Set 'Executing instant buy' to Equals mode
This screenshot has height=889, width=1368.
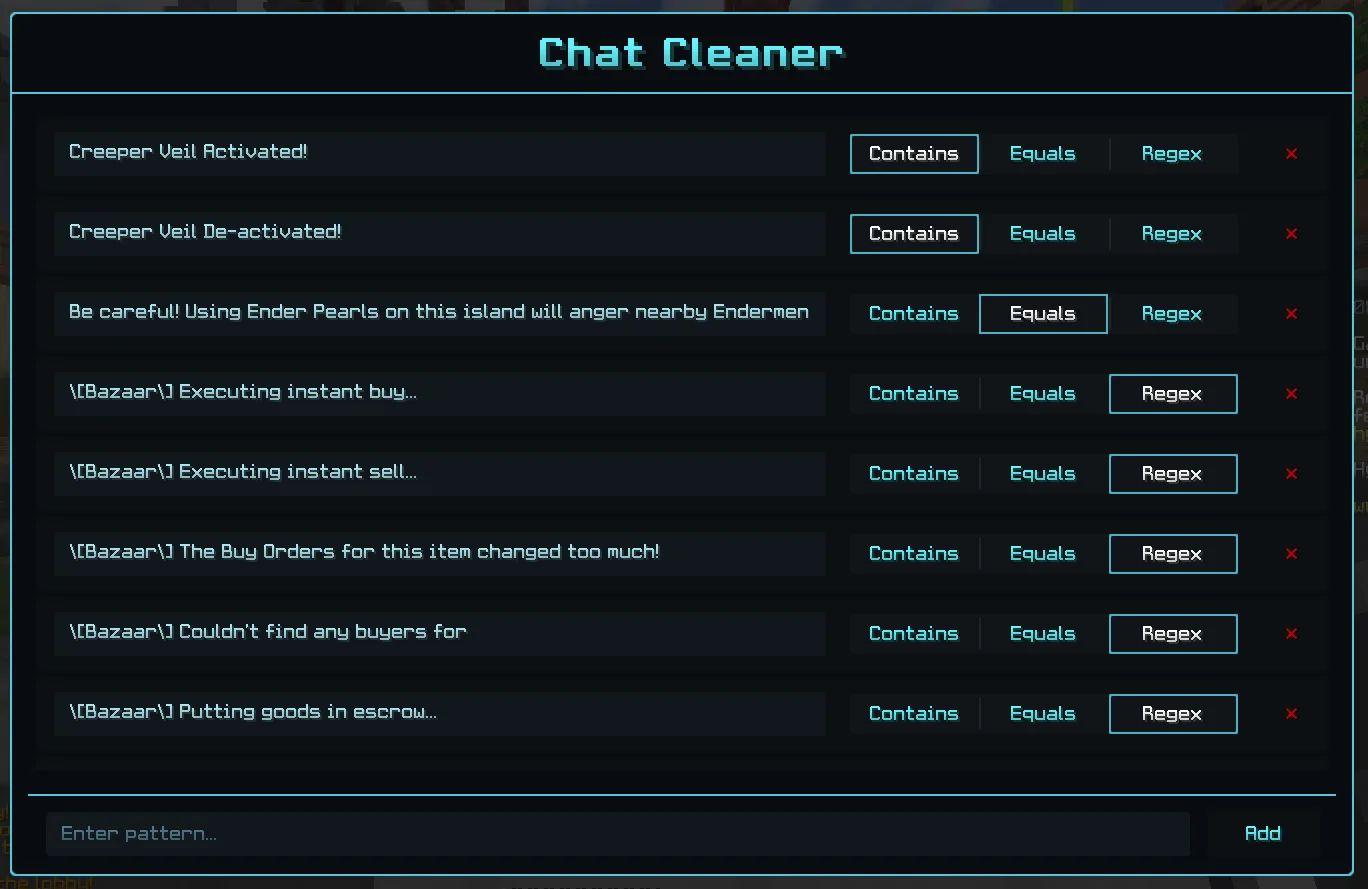[x=1043, y=393]
